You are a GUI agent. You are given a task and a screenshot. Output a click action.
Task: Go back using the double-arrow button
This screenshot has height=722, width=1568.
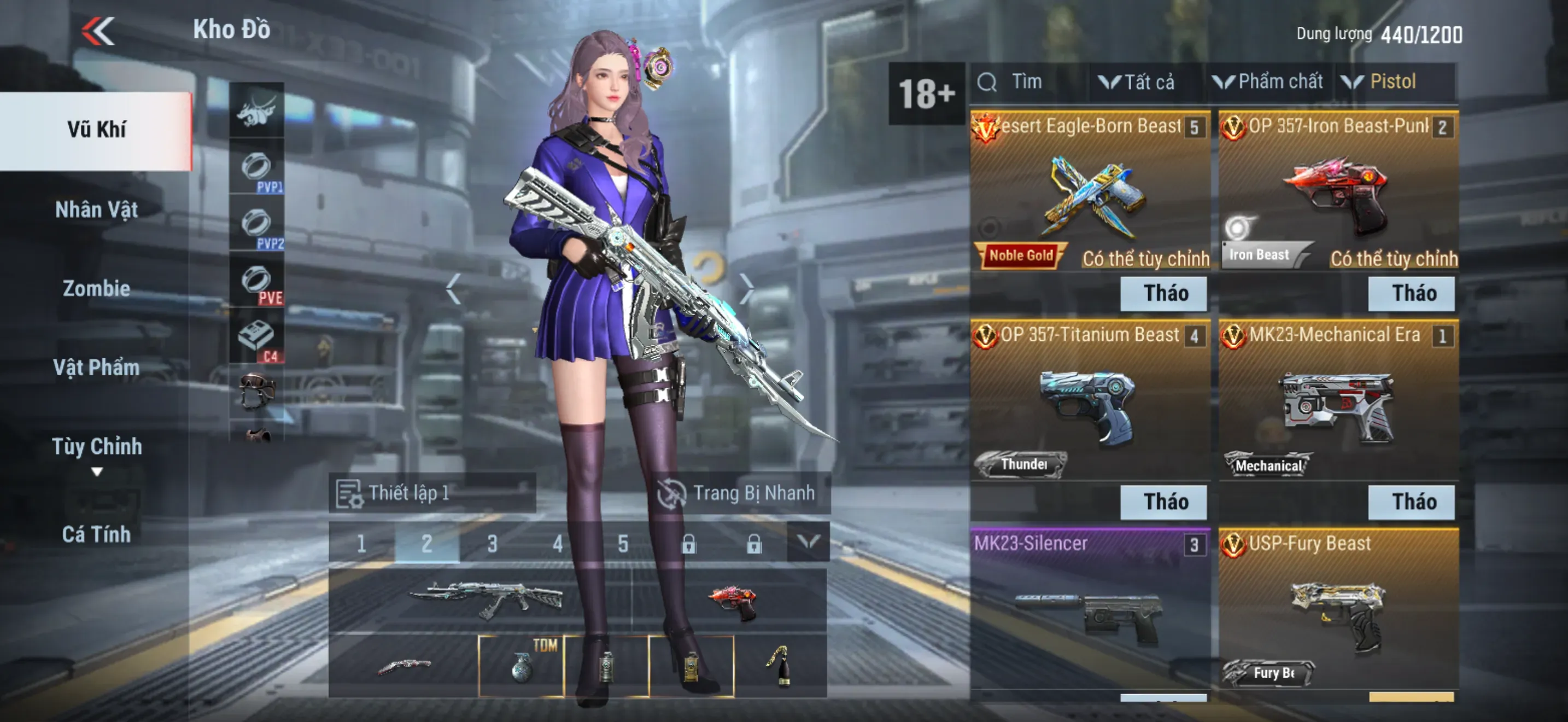[x=98, y=31]
